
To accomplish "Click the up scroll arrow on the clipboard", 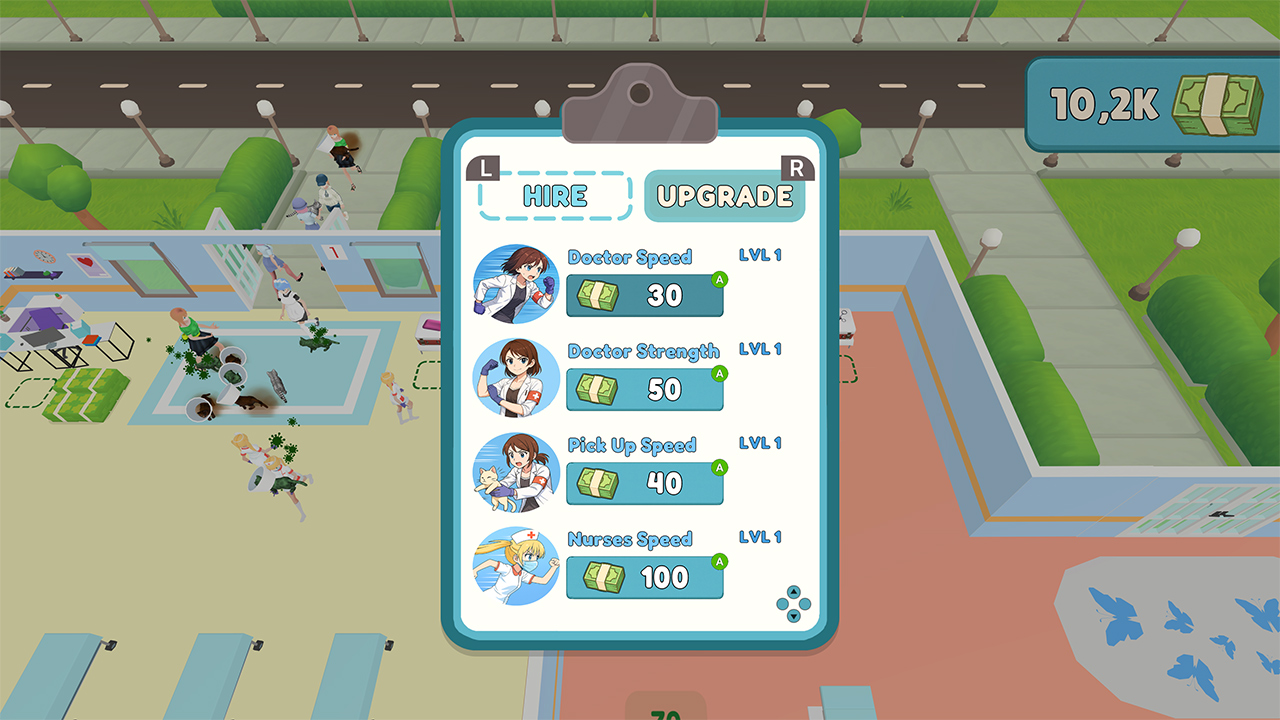I will point(793,591).
